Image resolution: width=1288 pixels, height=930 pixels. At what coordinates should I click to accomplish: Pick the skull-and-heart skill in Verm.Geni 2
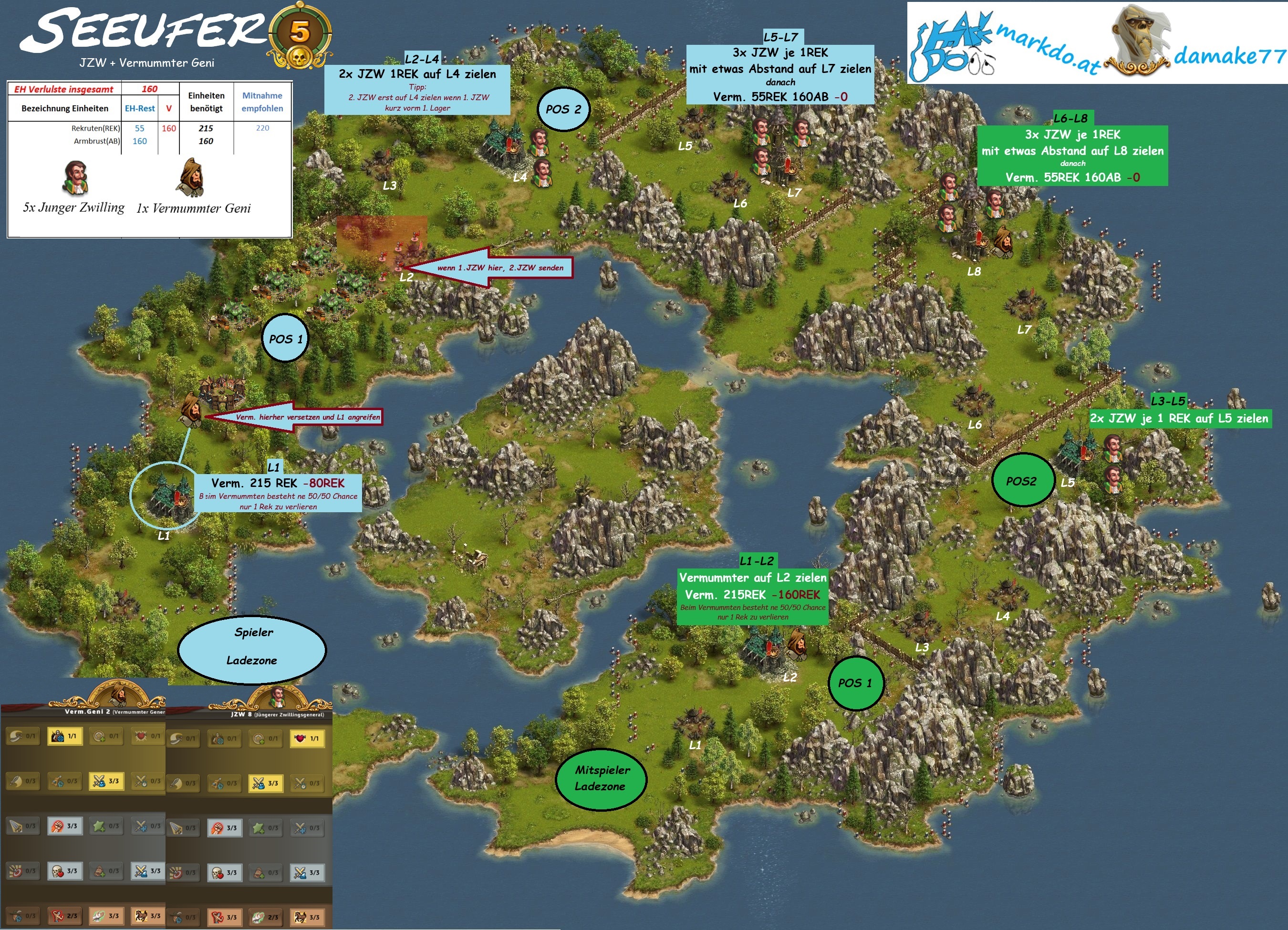point(64,871)
